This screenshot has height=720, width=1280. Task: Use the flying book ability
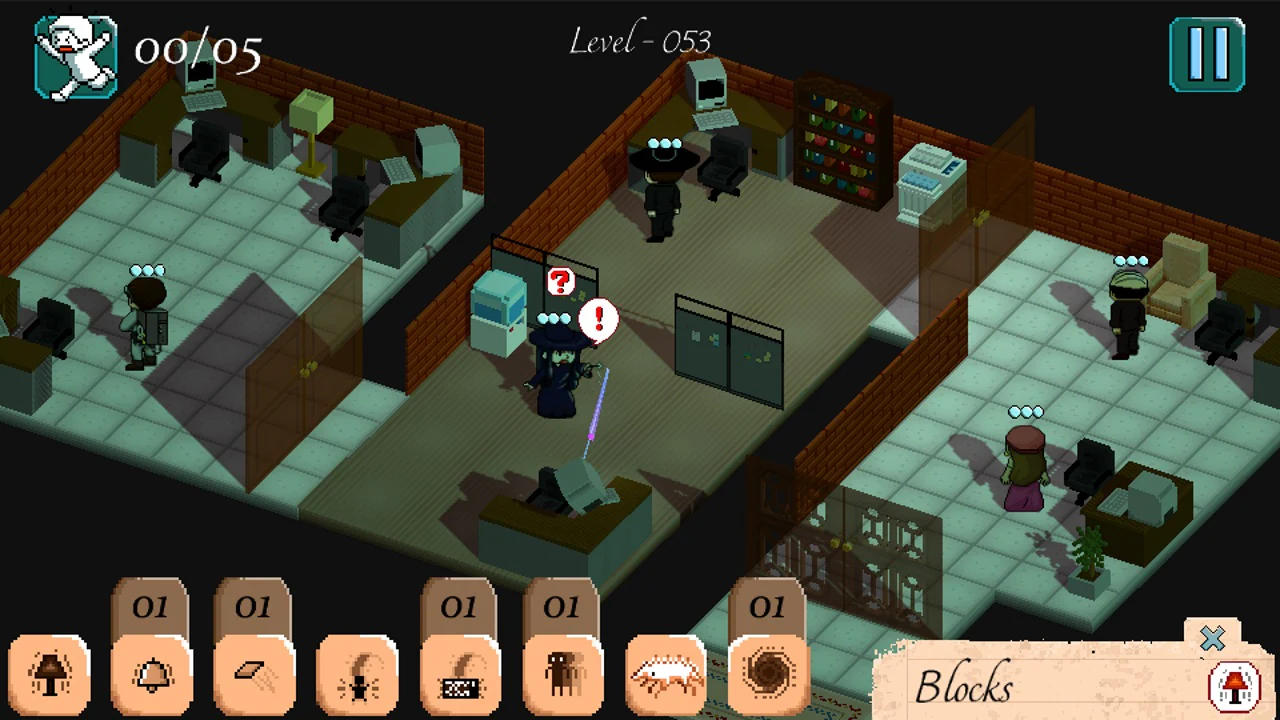pos(255,675)
